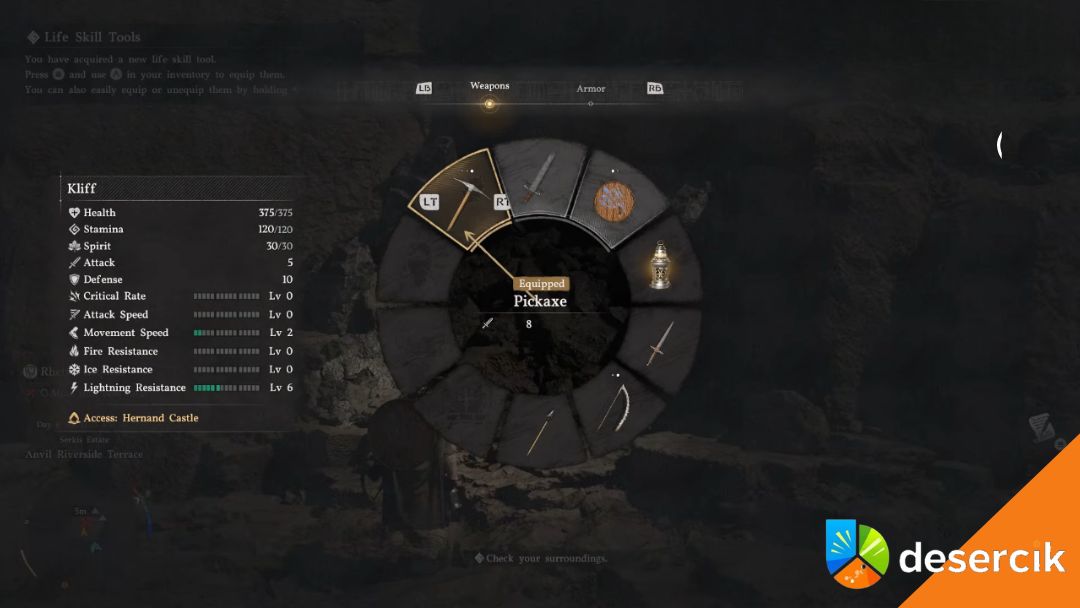Switch to the Armor tab
Screen dimensions: 1080x608
click(590, 90)
